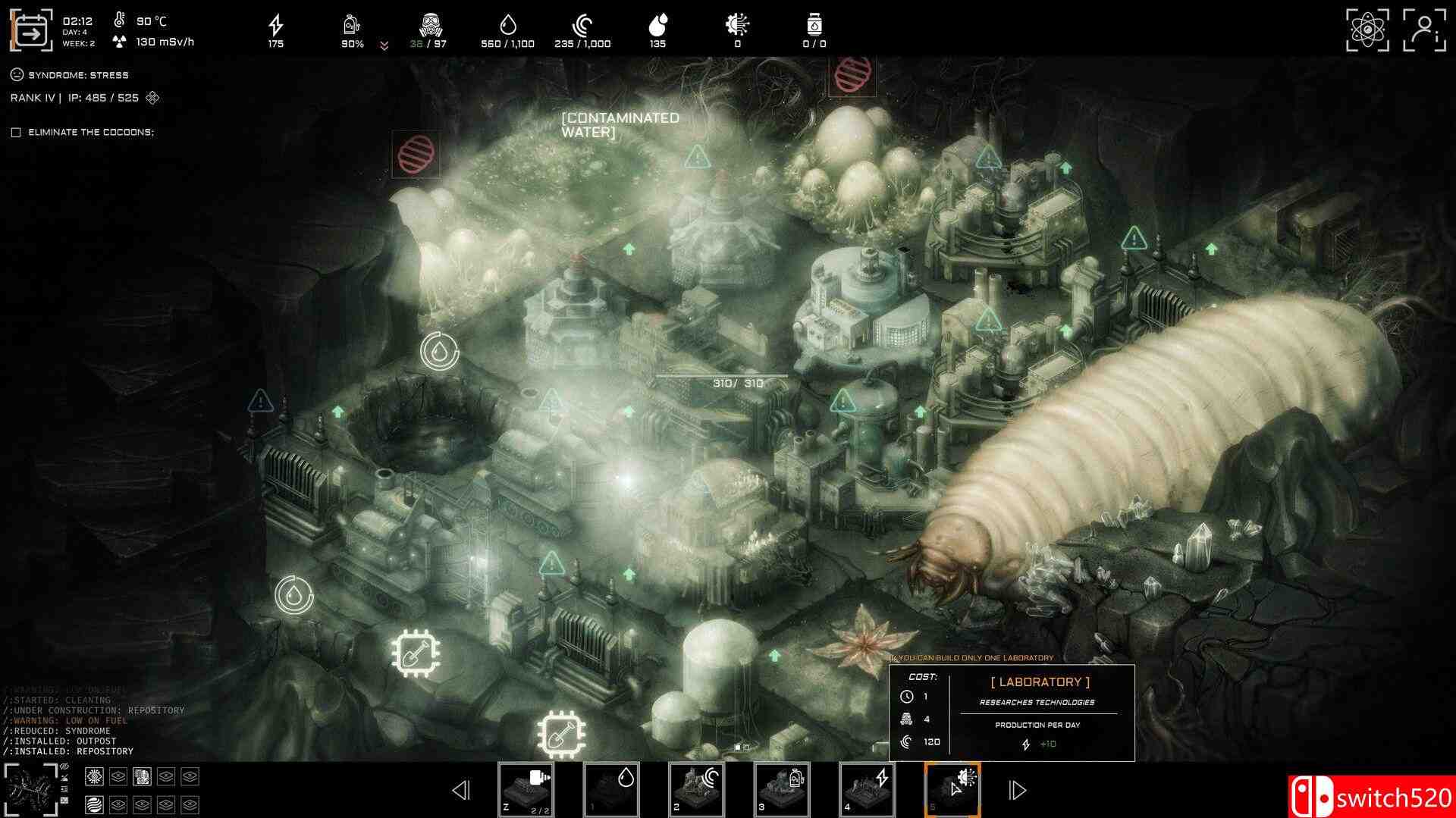This screenshot has height=818, width=1456.
Task: Click the red striped cocoon marker
Action: [416, 153]
